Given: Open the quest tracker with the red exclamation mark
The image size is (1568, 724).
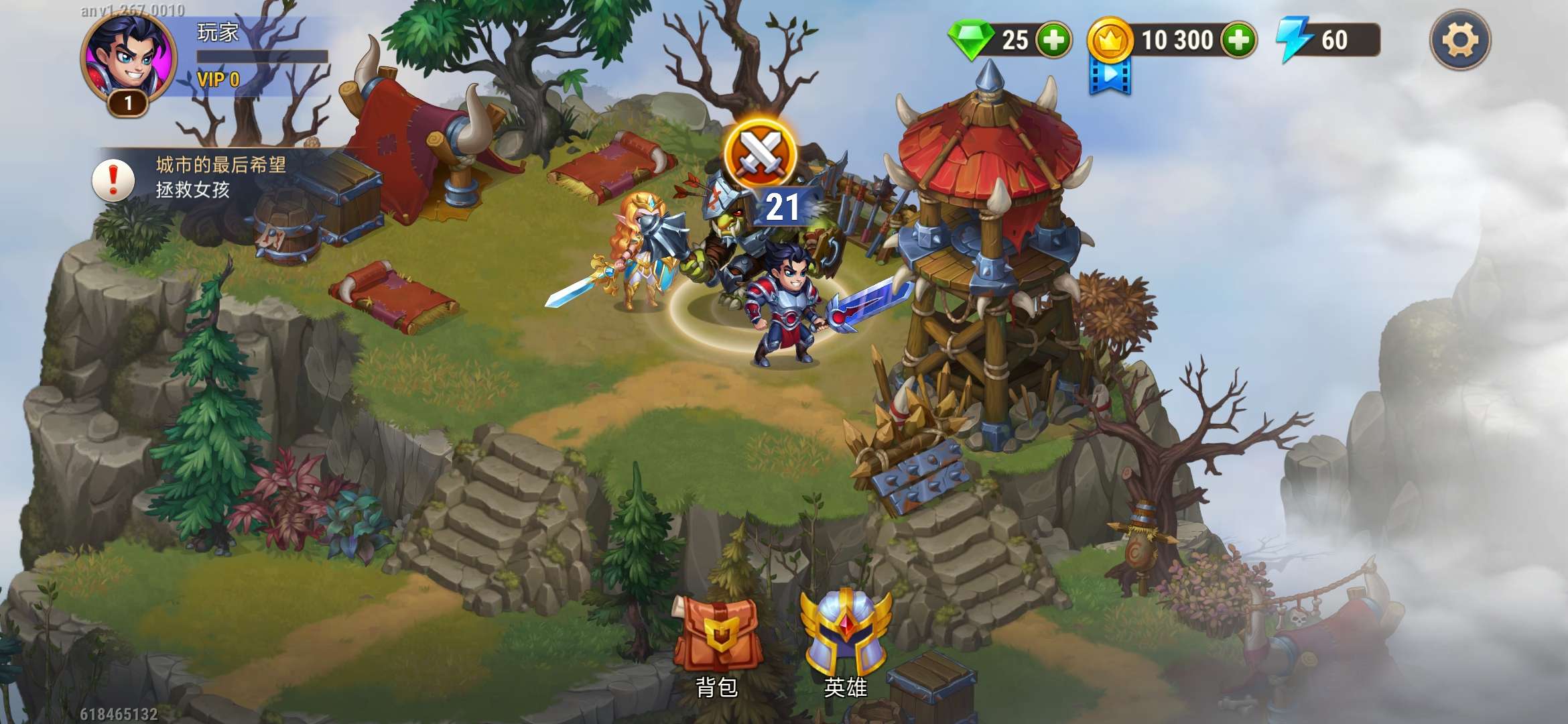Looking at the screenshot, I should tap(113, 180).
